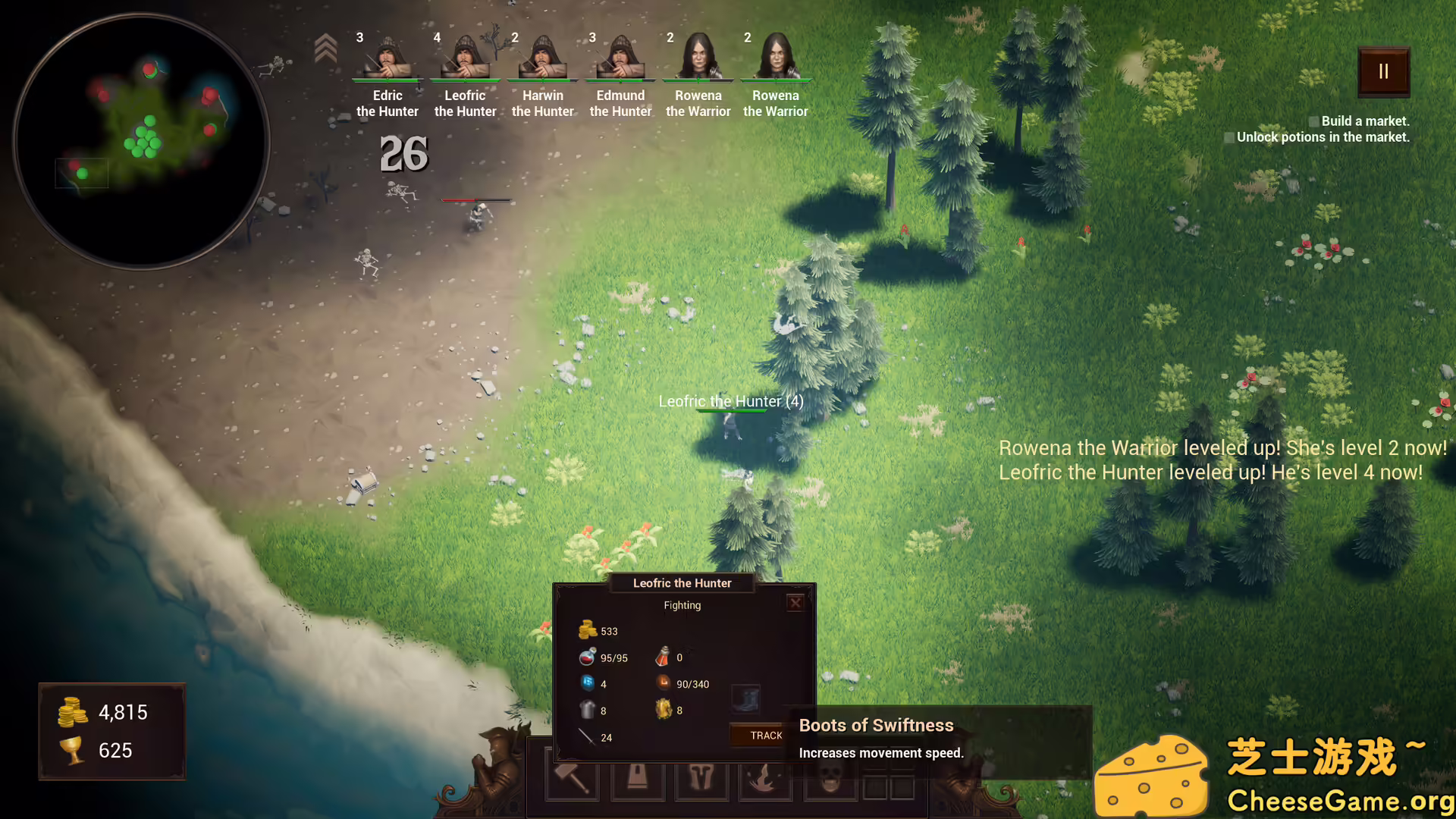The height and width of the screenshot is (819, 1456).
Task: Toggle the pause button top right
Action: click(x=1383, y=71)
